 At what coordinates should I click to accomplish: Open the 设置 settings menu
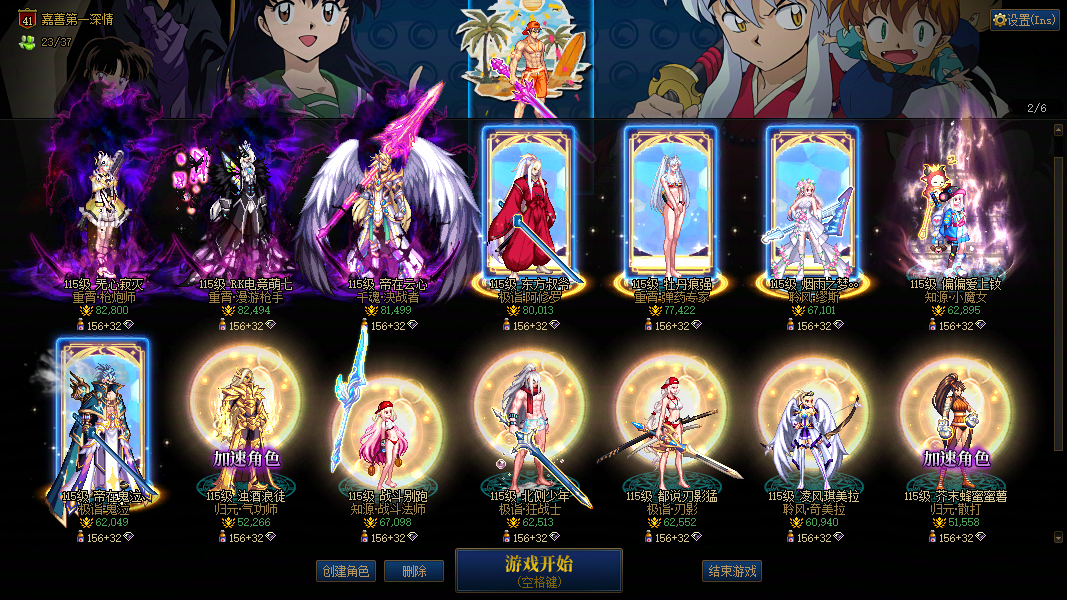(x=1025, y=20)
